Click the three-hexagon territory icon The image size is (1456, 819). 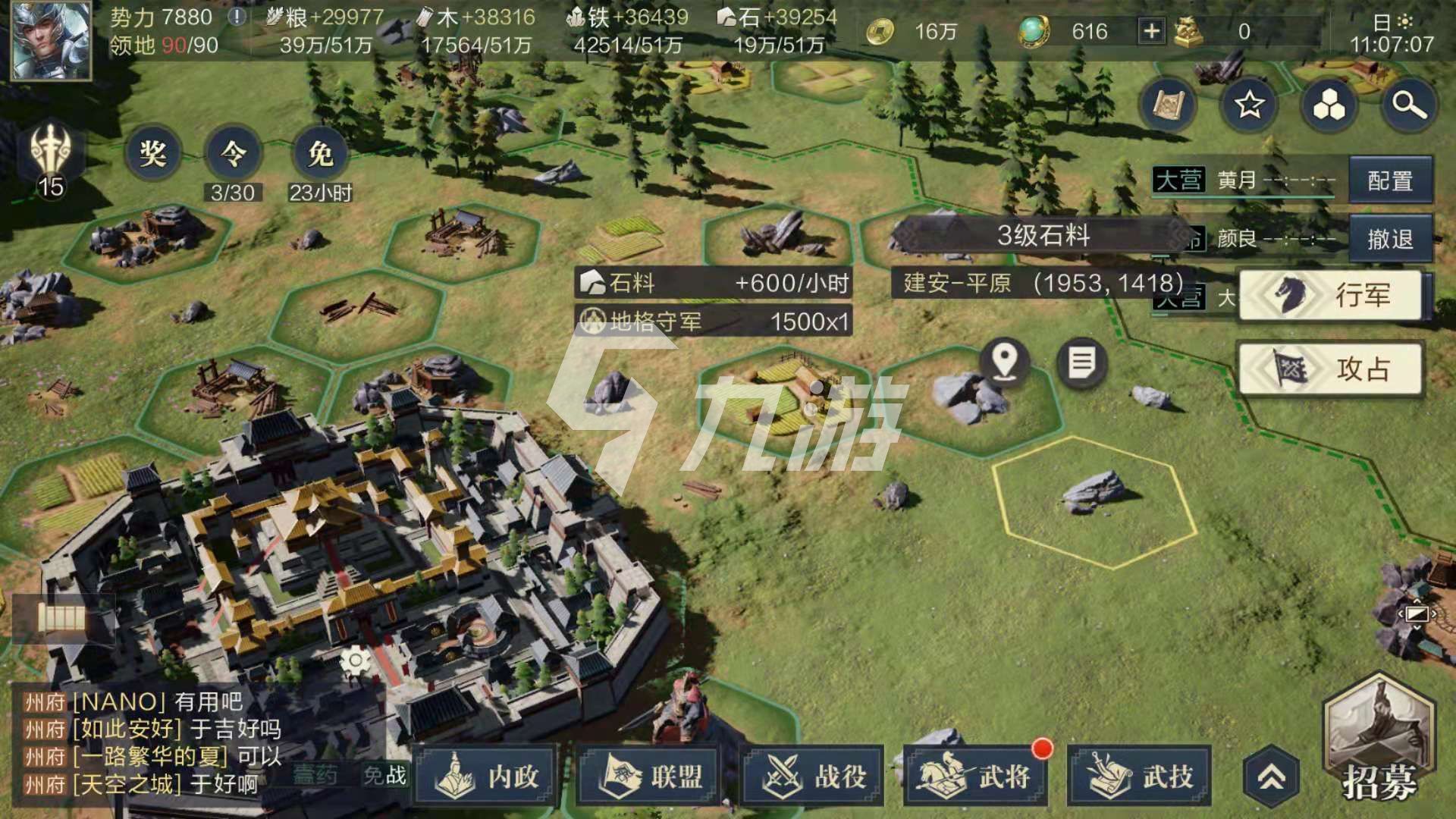(x=1329, y=105)
